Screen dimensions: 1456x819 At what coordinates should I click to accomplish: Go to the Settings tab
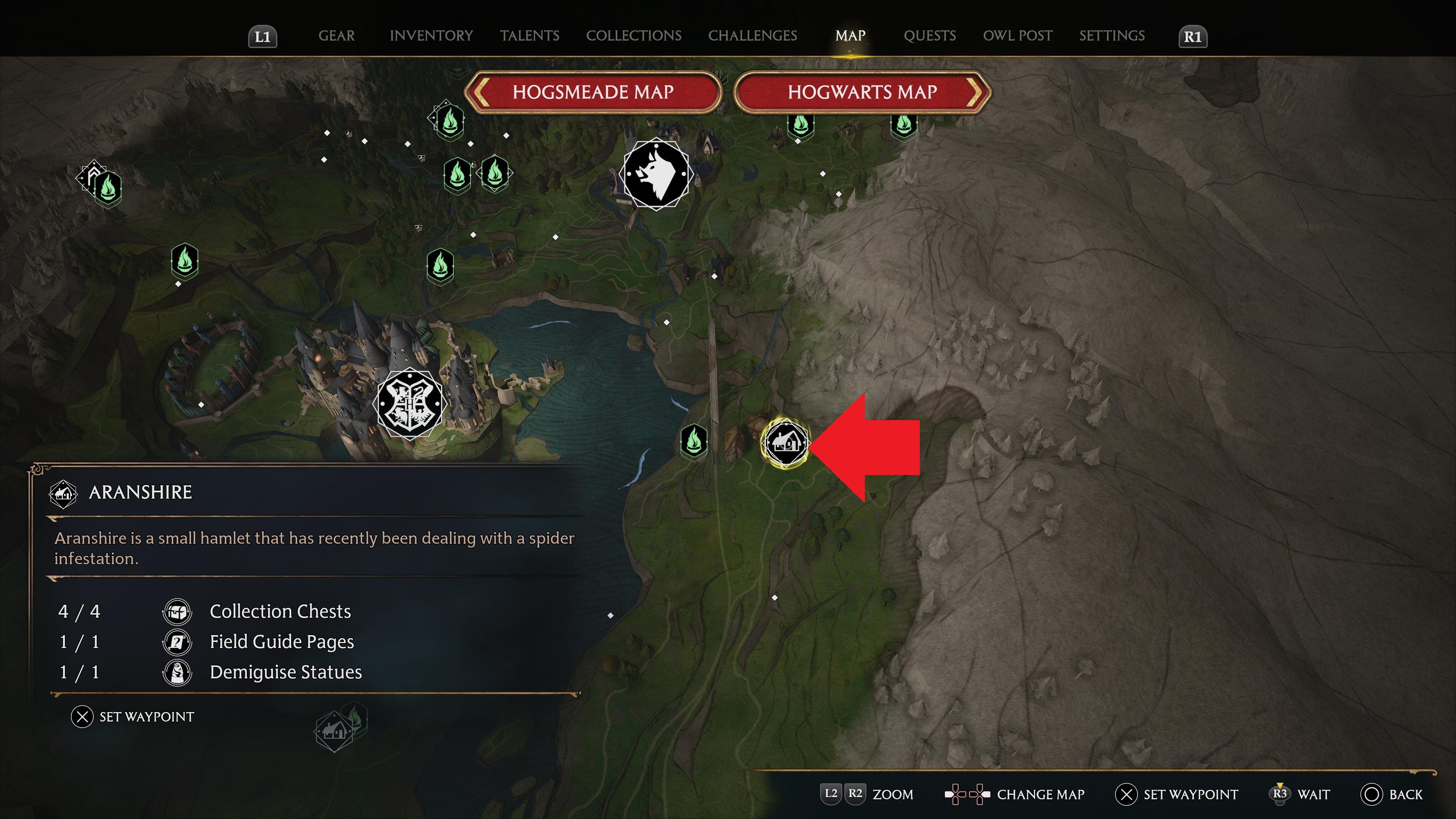click(1111, 36)
